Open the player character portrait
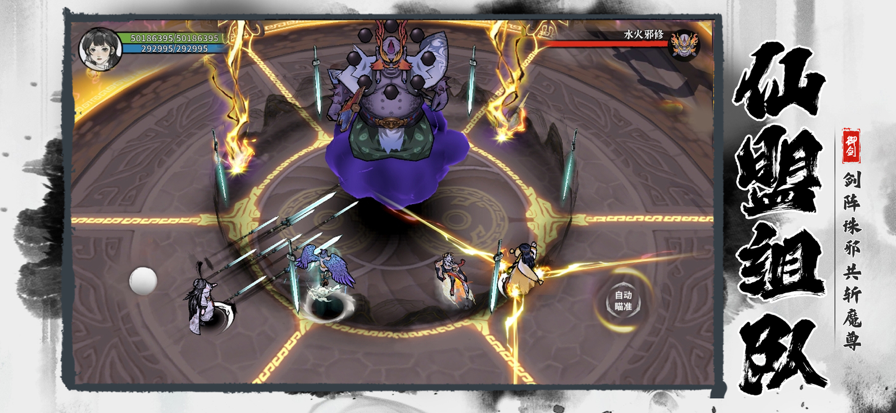 pos(100,45)
